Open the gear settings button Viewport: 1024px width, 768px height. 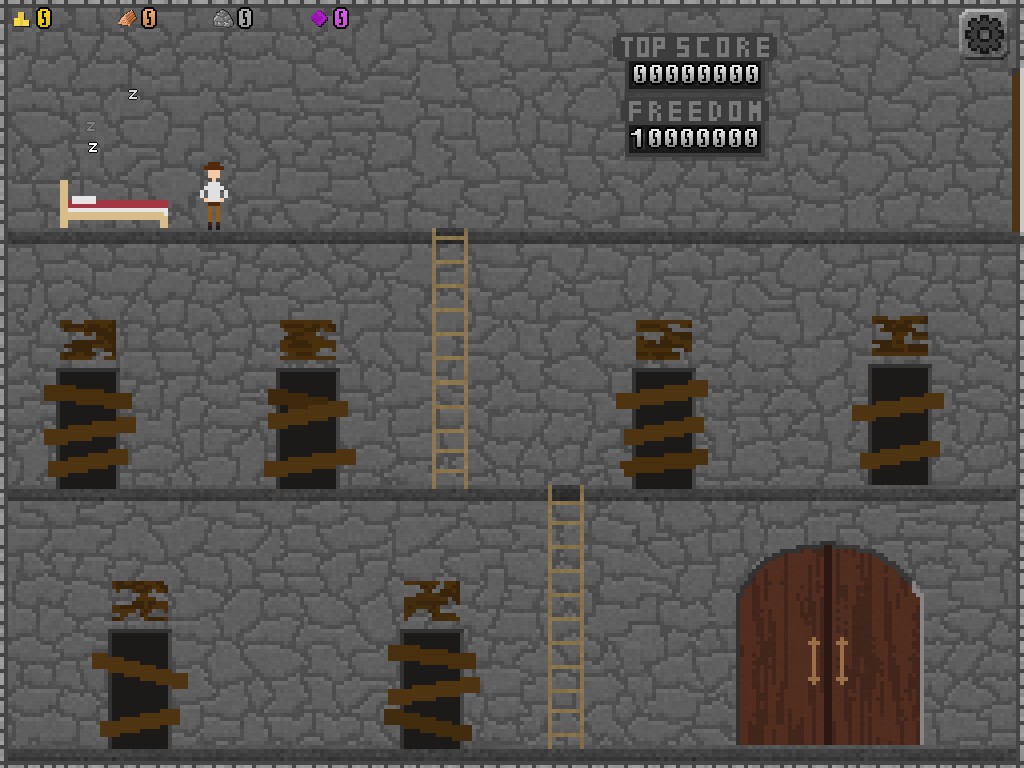[983, 35]
